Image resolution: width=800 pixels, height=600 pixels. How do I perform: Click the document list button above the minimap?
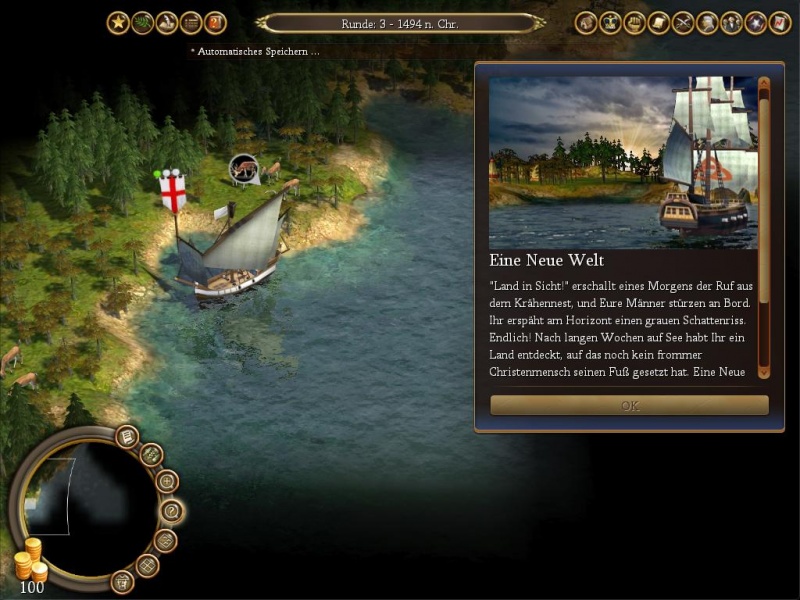[x=127, y=436]
